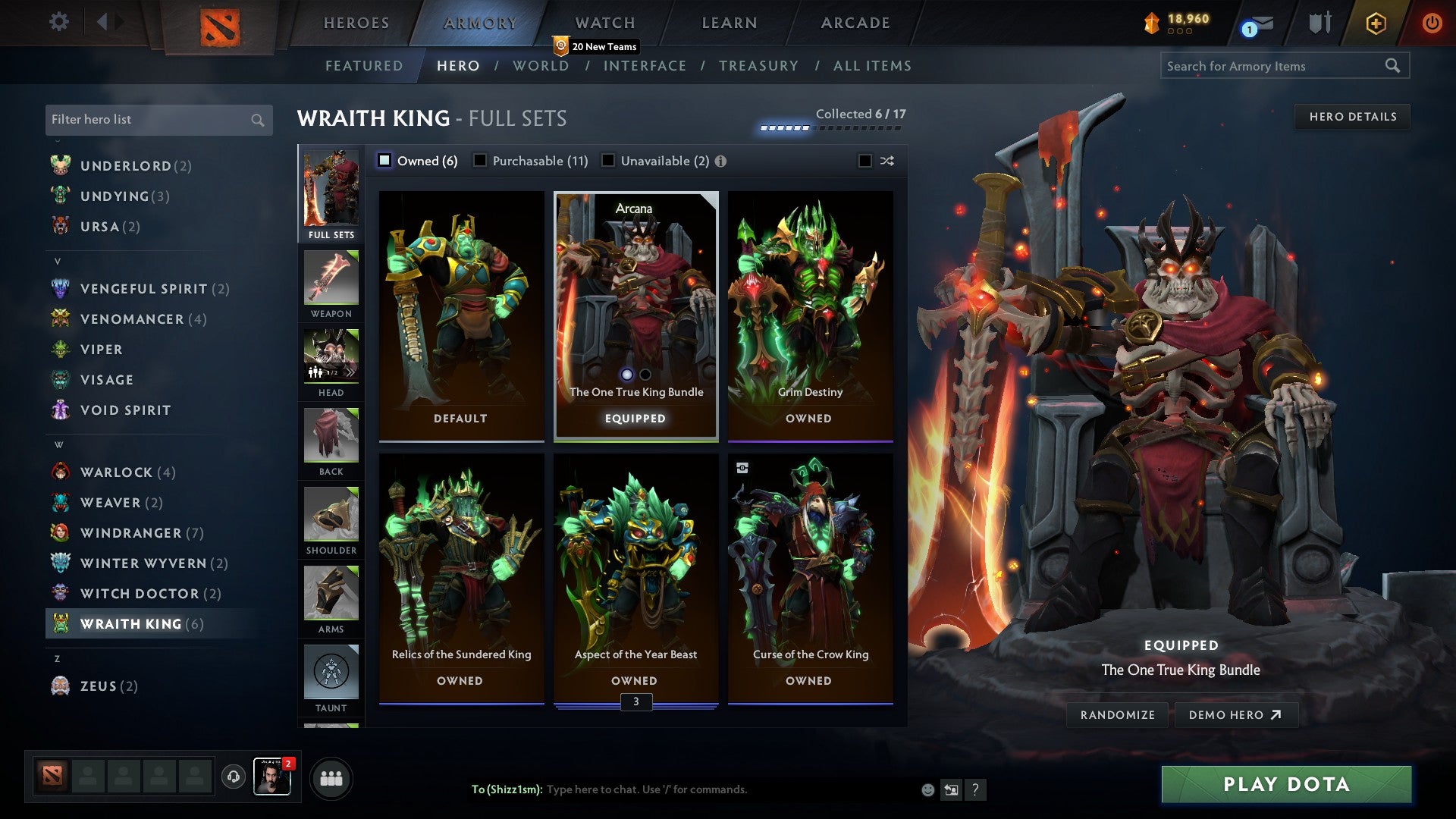Open the Dota 2 settings gear
The image size is (1456, 819).
click(x=58, y=22)
